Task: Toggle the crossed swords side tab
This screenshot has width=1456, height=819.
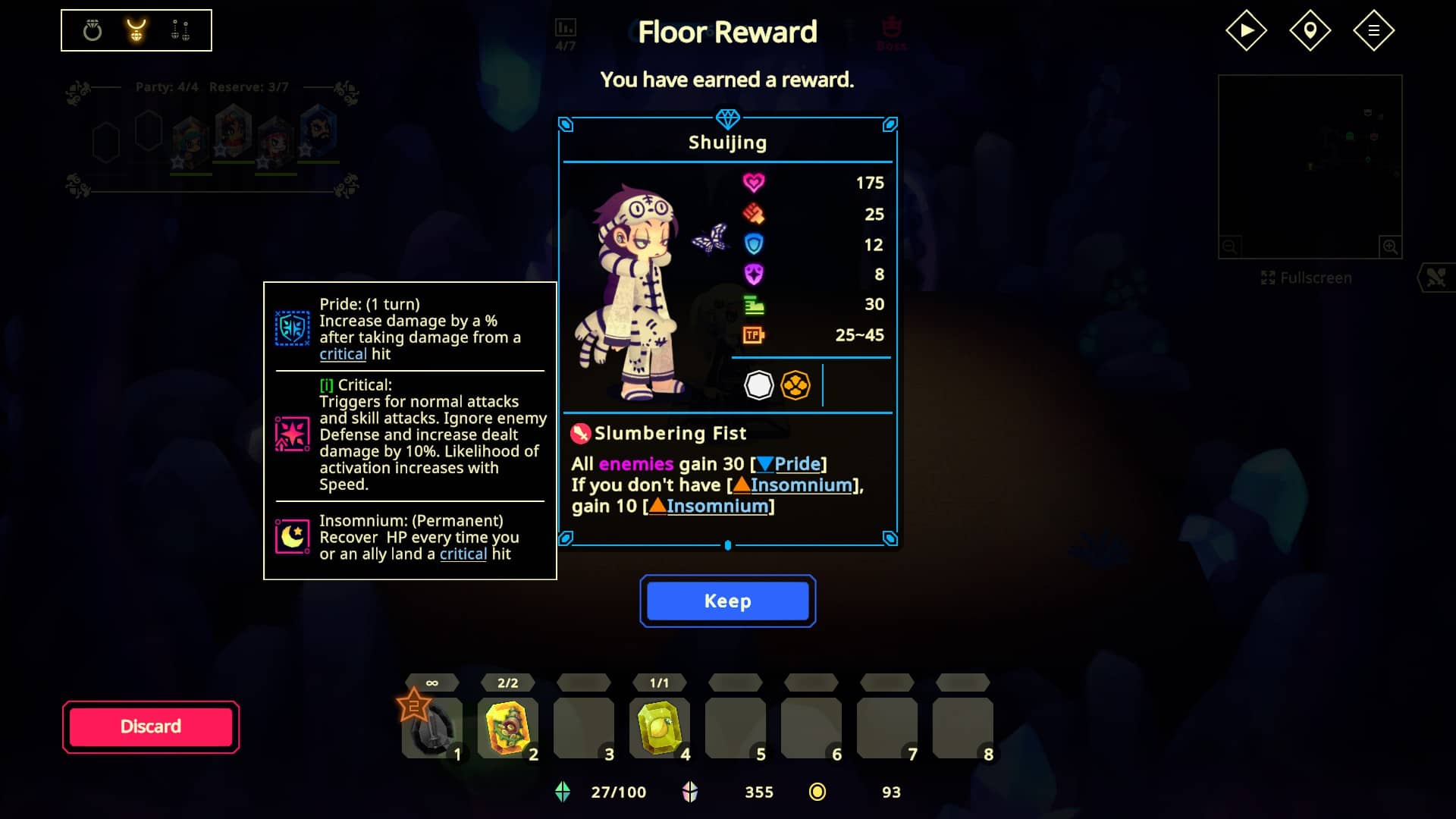Action: (x=1436, y=278)
